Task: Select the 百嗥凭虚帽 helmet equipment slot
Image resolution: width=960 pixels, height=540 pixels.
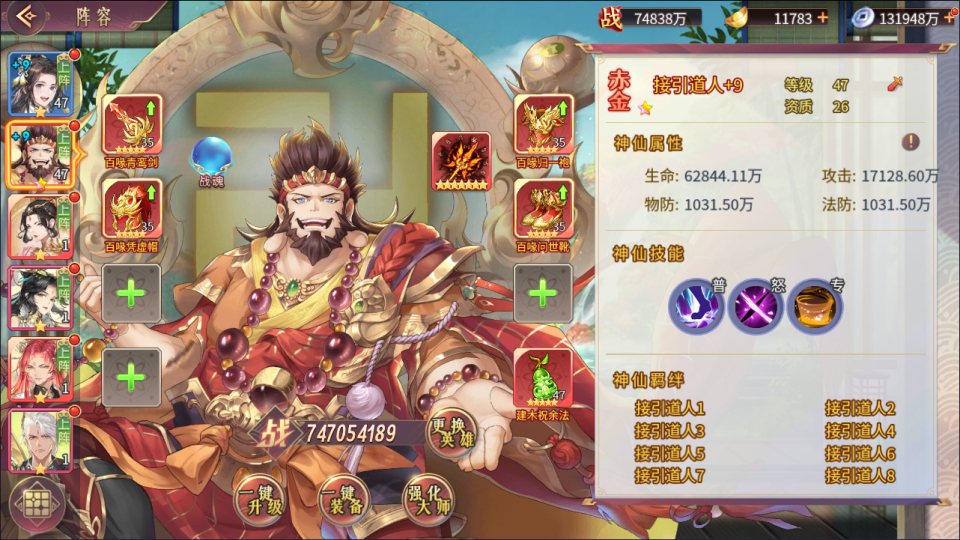Action: coord(131,209)
